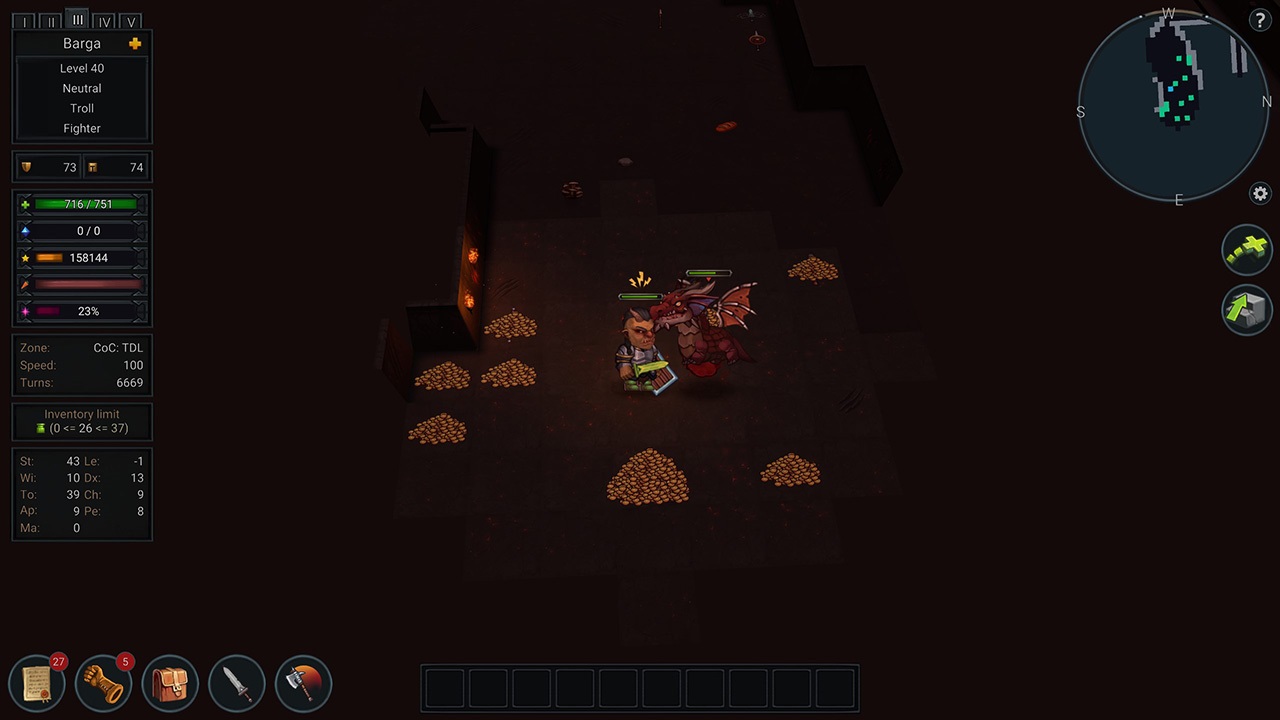Click the first empty hotbar slot
Viewport: 1280px width, 720px height.
tap(444, 687)
